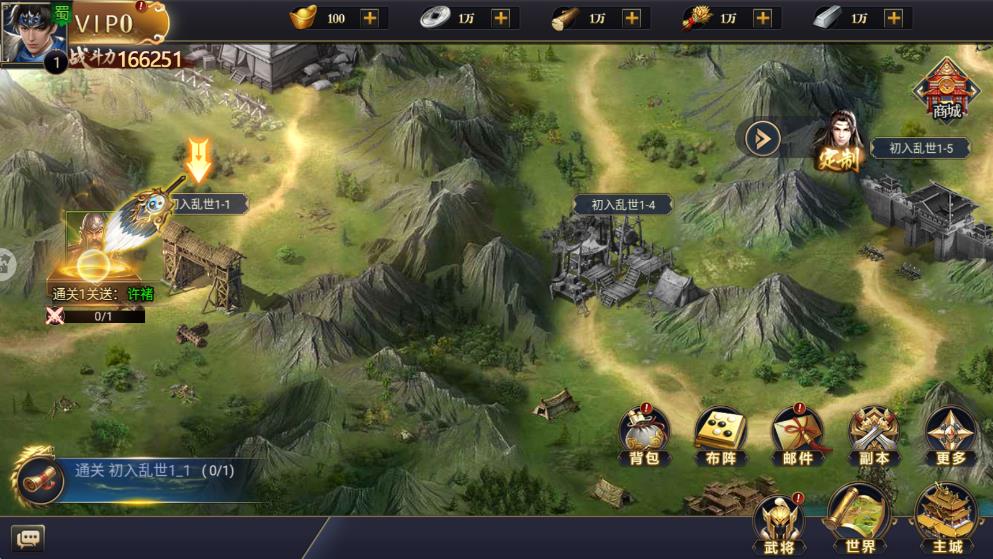This screenshot has width=993, height=559.
Task: Open the 武将 generals menu
Action: coord(777,523)
